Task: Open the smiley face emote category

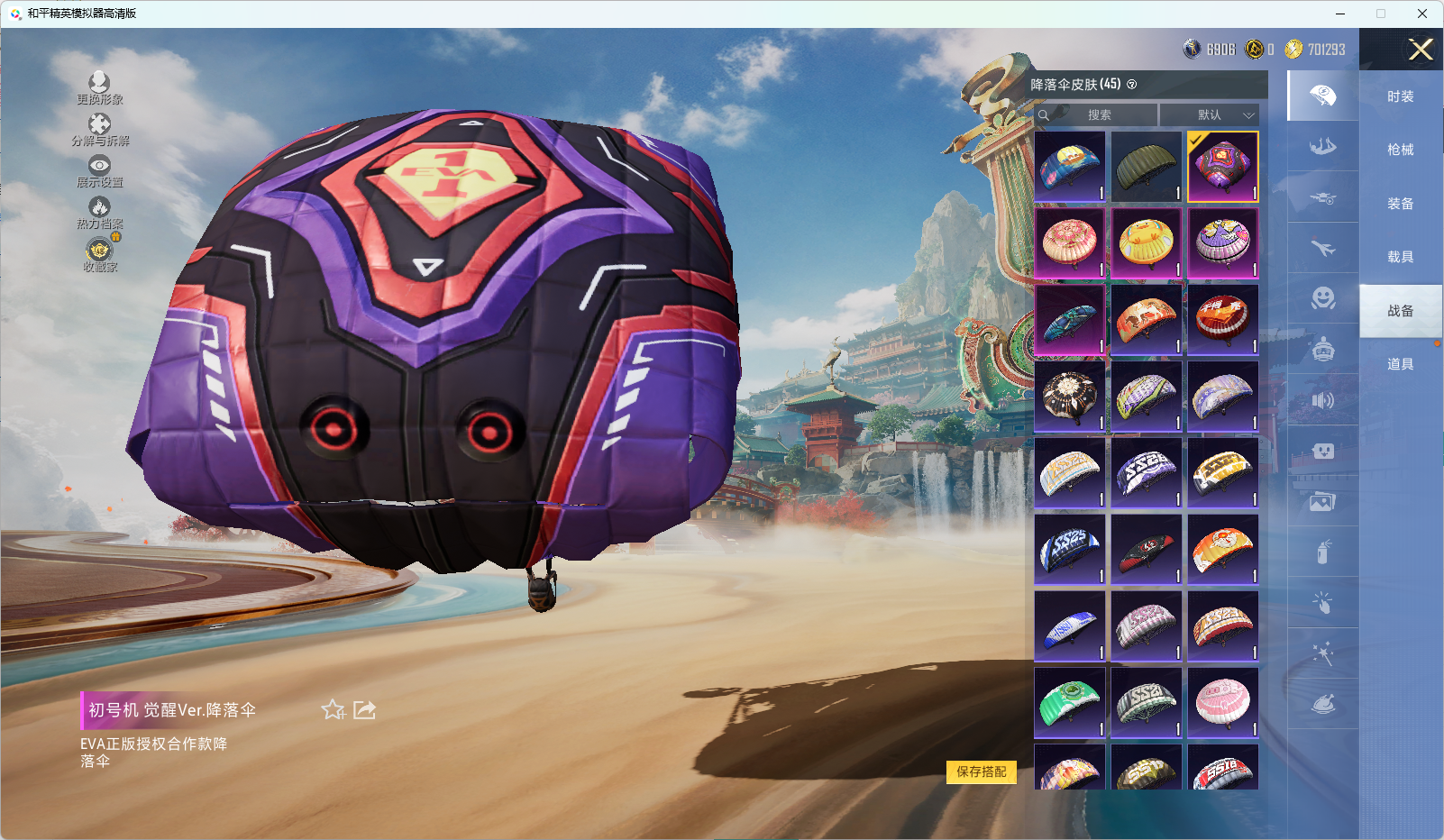Action: pos(1322,298)
